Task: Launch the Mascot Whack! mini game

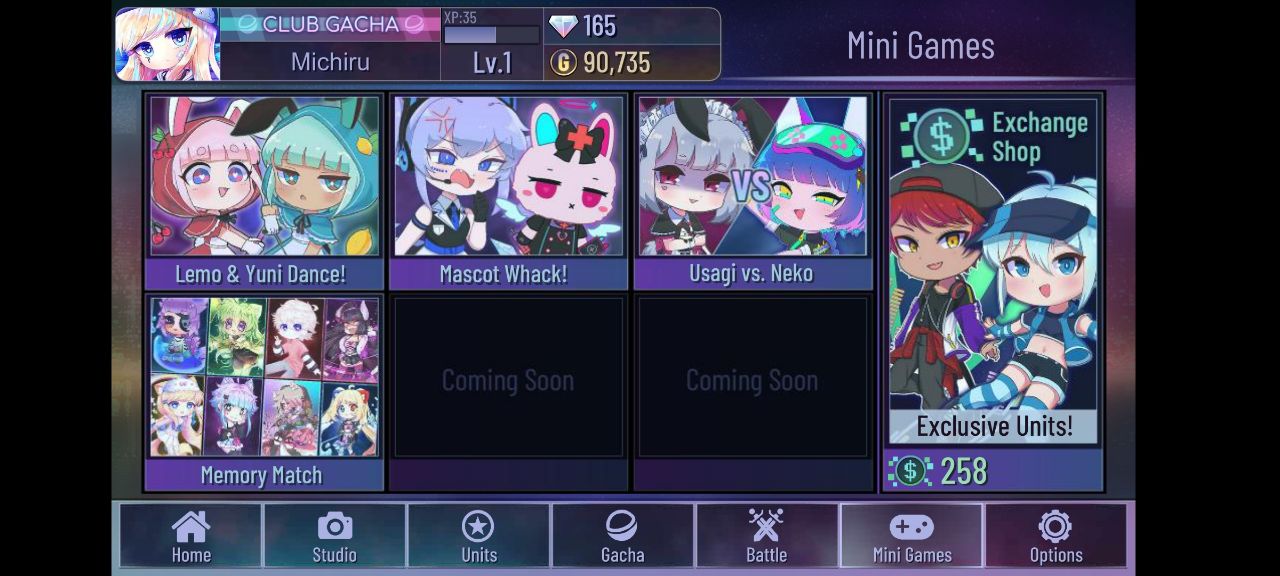Action: 508,190
